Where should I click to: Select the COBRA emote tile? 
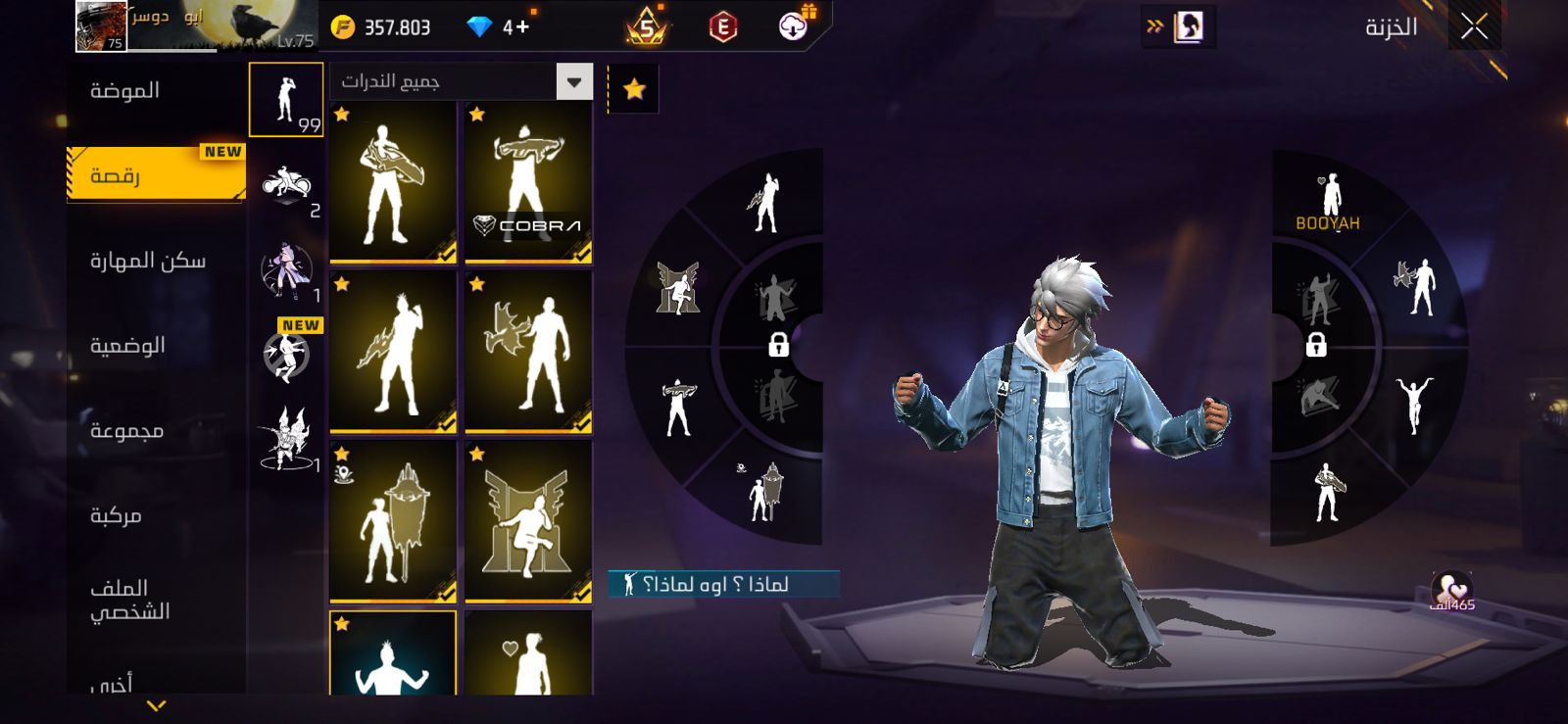(528, 183)
